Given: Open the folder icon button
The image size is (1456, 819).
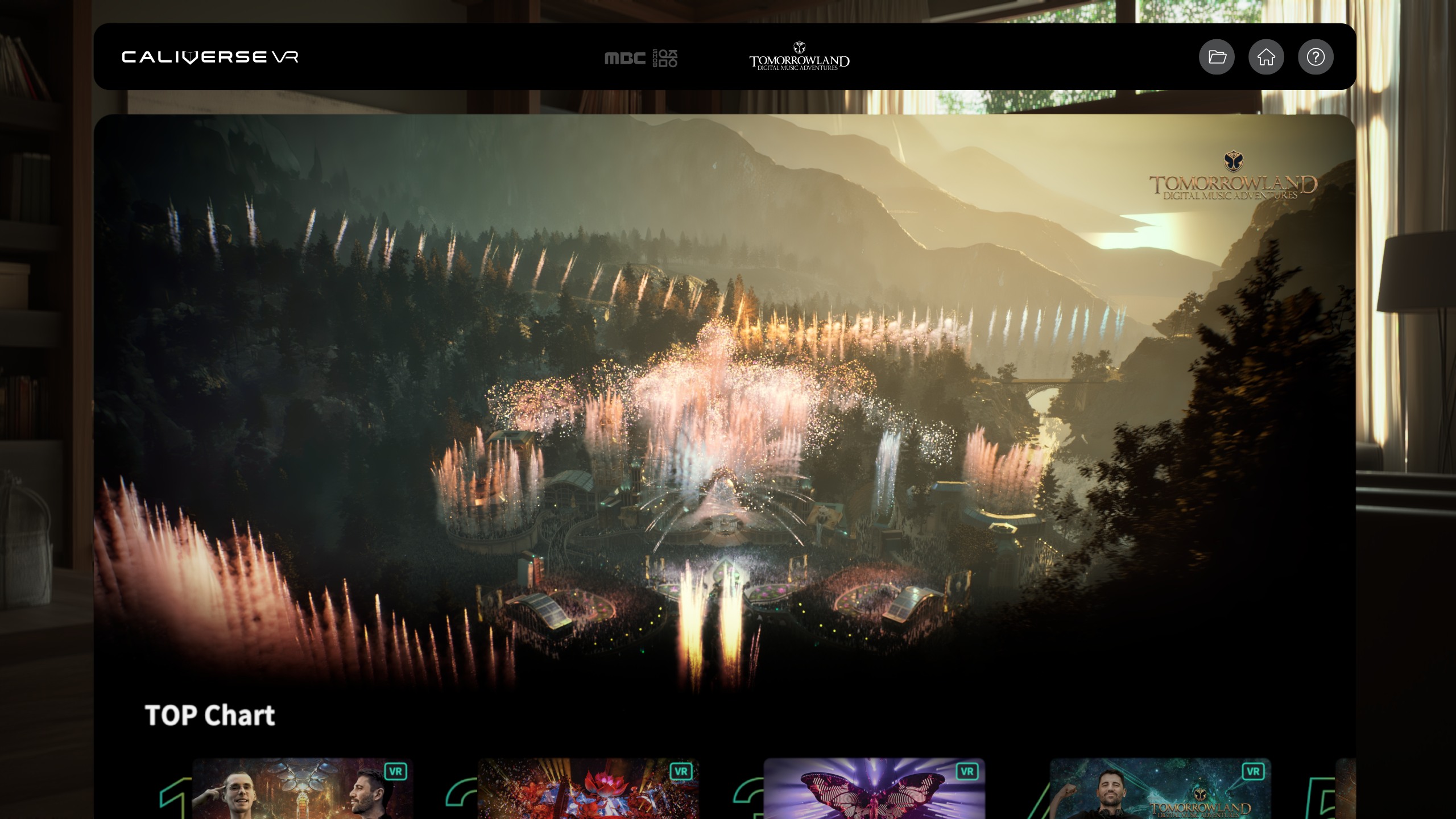Looking at the screenshot, I should 1217,57.
